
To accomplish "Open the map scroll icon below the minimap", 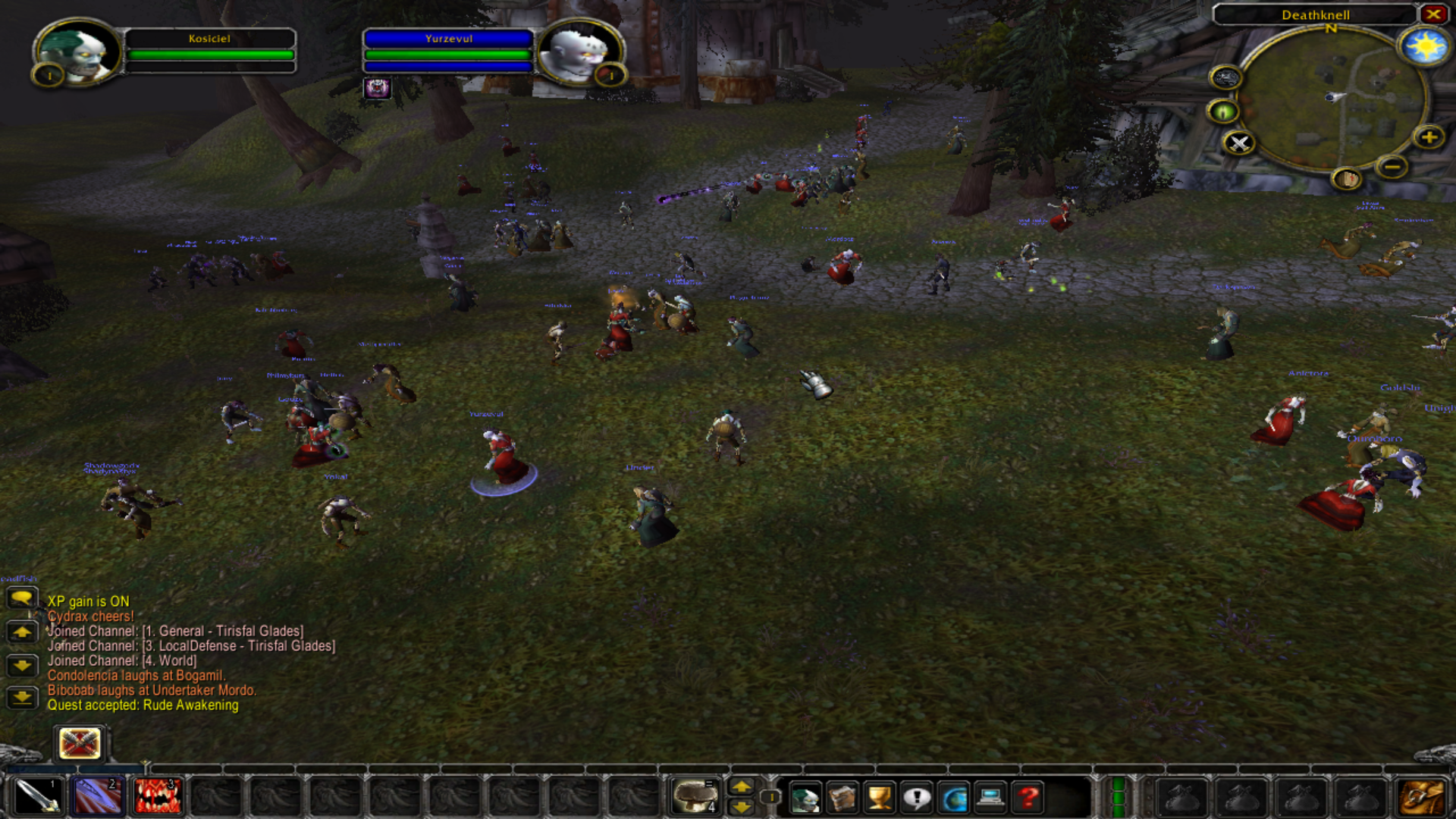I will click(1347, 179).
